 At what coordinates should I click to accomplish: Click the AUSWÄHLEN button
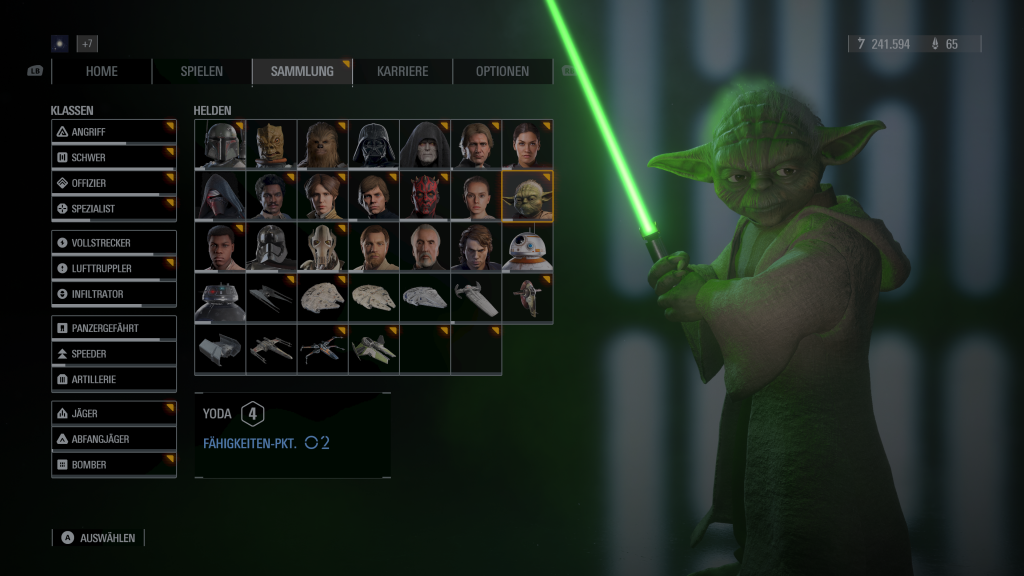pos(99,538)
